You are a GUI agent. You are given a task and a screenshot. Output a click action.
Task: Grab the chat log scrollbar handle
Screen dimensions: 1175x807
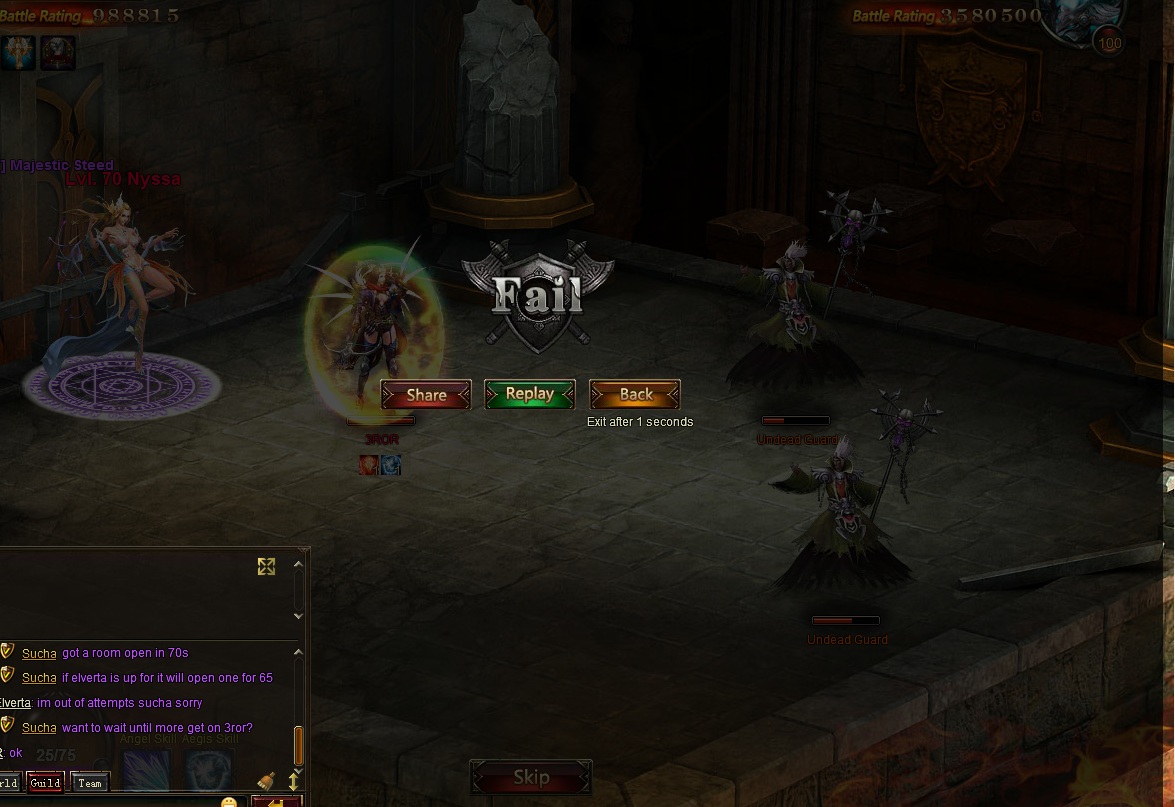[298, 746]
